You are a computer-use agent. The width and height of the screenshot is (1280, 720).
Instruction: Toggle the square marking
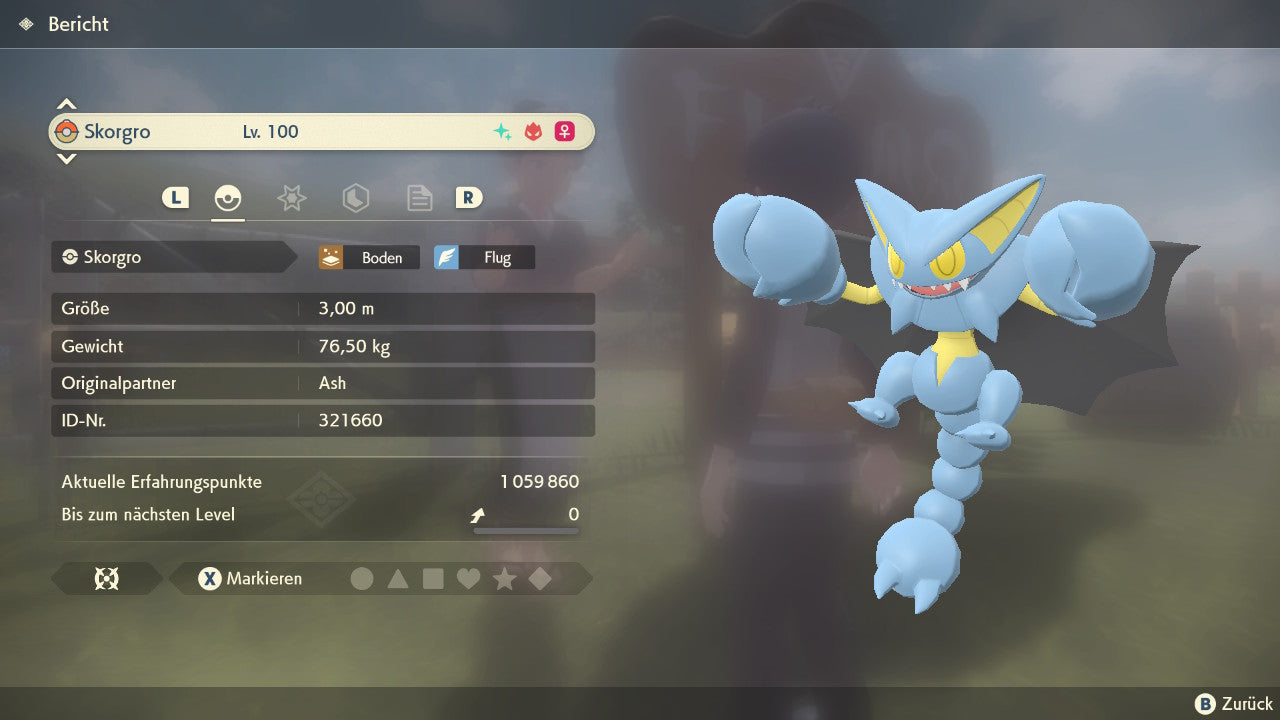click(433, 579)
